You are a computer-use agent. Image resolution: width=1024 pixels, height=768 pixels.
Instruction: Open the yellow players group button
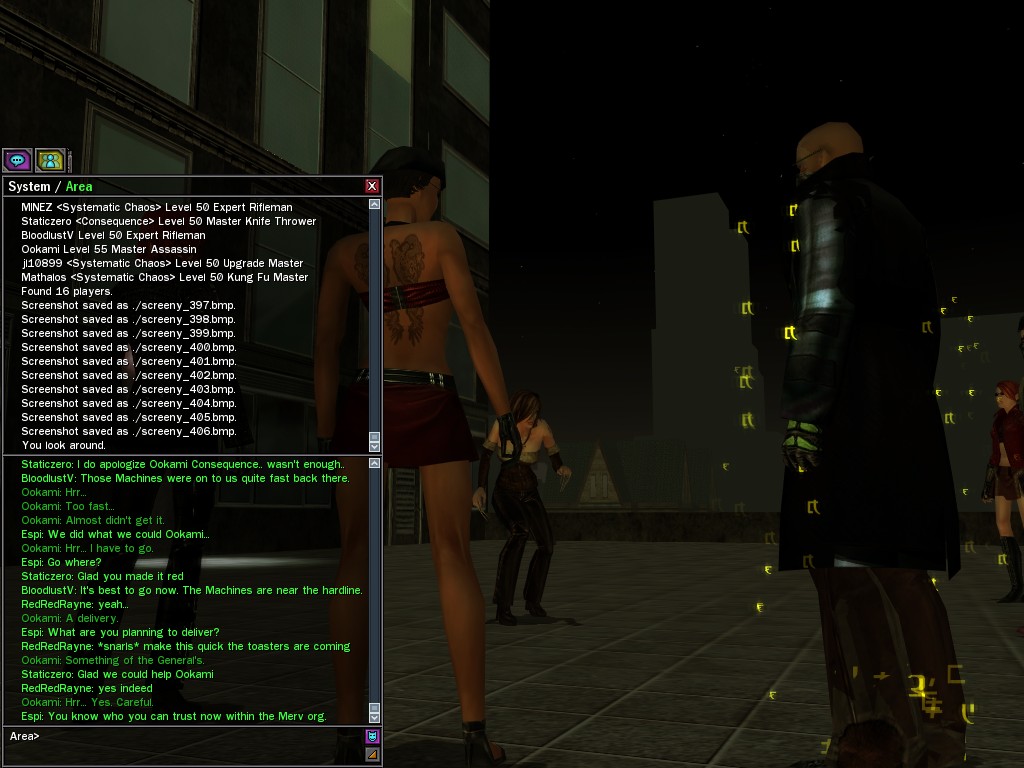click(50, 160)
